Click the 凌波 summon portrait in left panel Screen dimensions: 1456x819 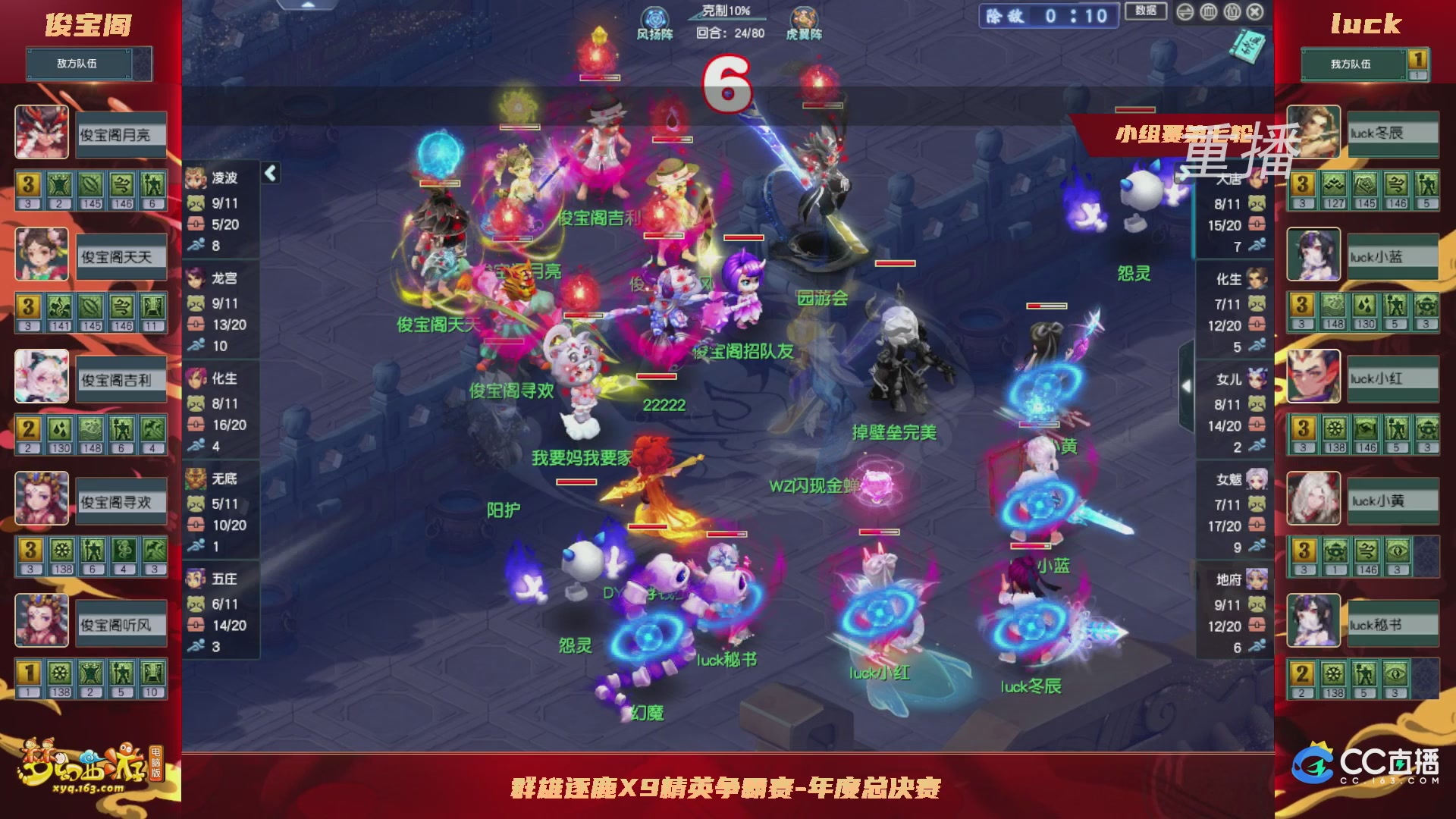tap(196, 176)
